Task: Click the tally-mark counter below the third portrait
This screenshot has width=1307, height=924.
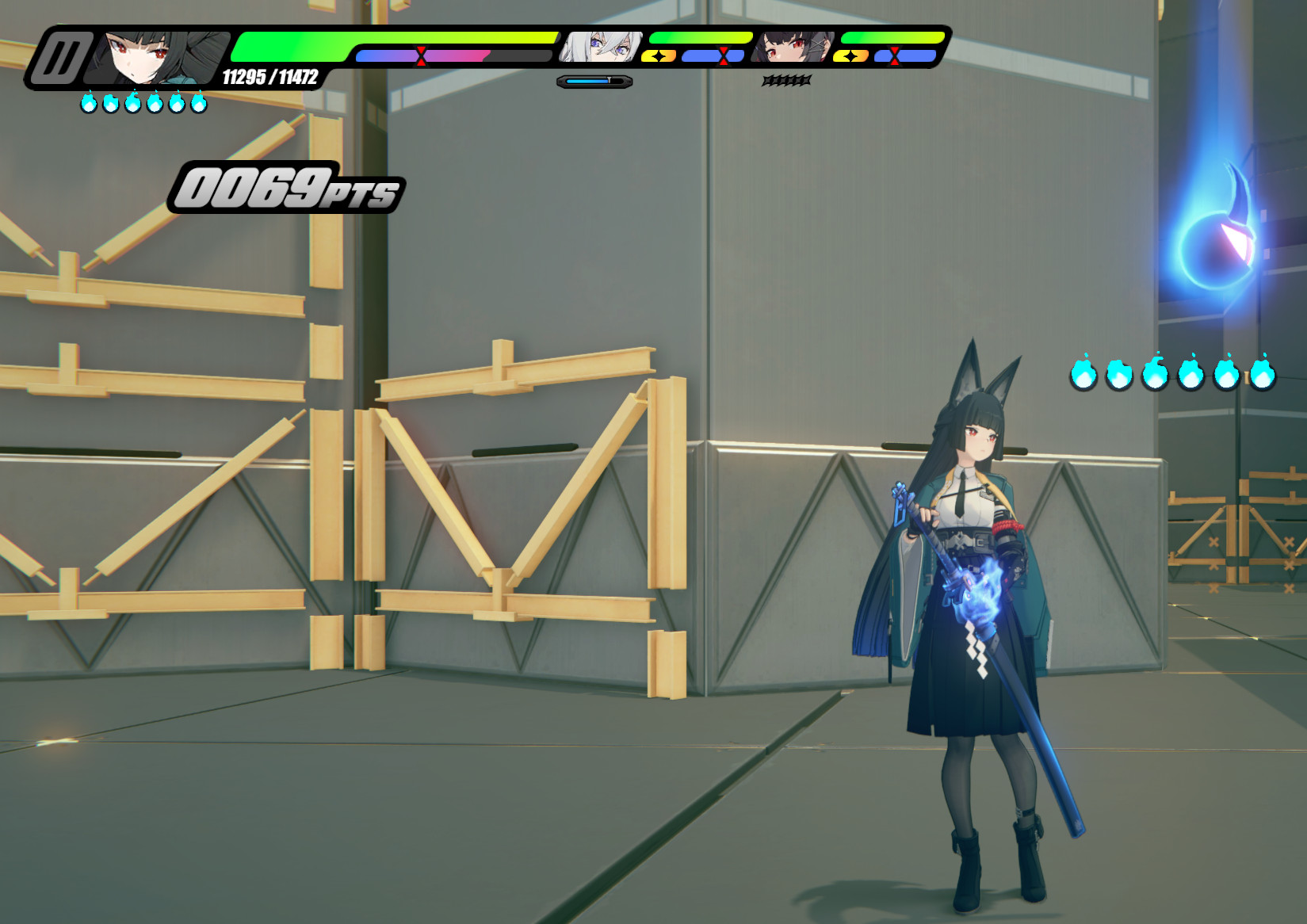Action: tap(786, 79)
